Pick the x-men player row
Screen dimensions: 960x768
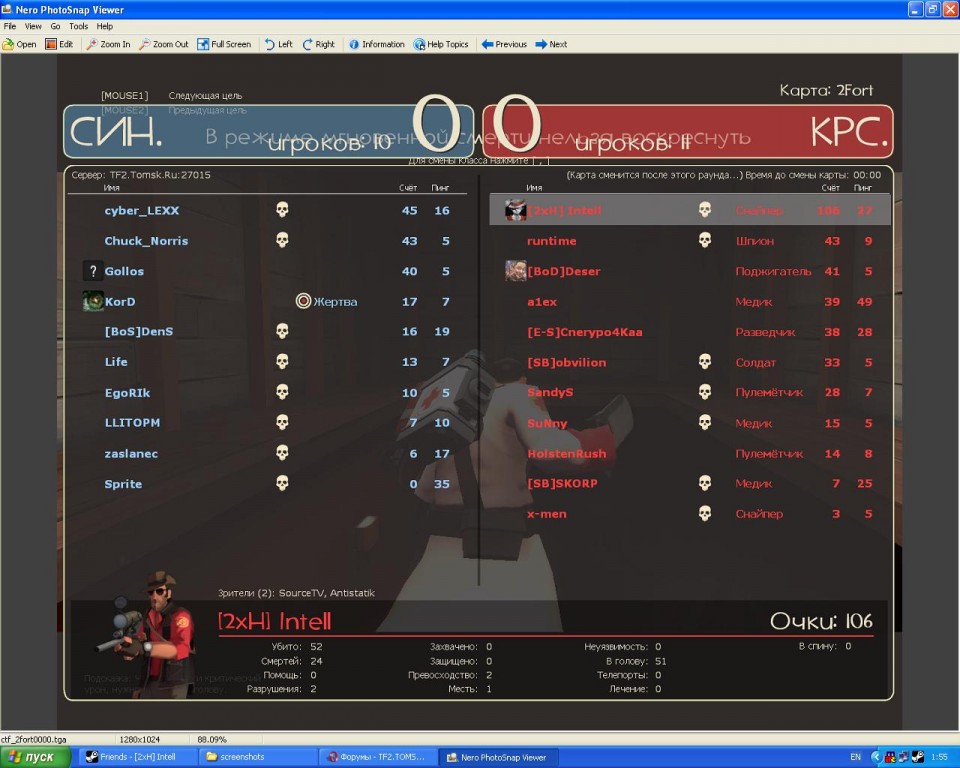[x=547, y=514]
